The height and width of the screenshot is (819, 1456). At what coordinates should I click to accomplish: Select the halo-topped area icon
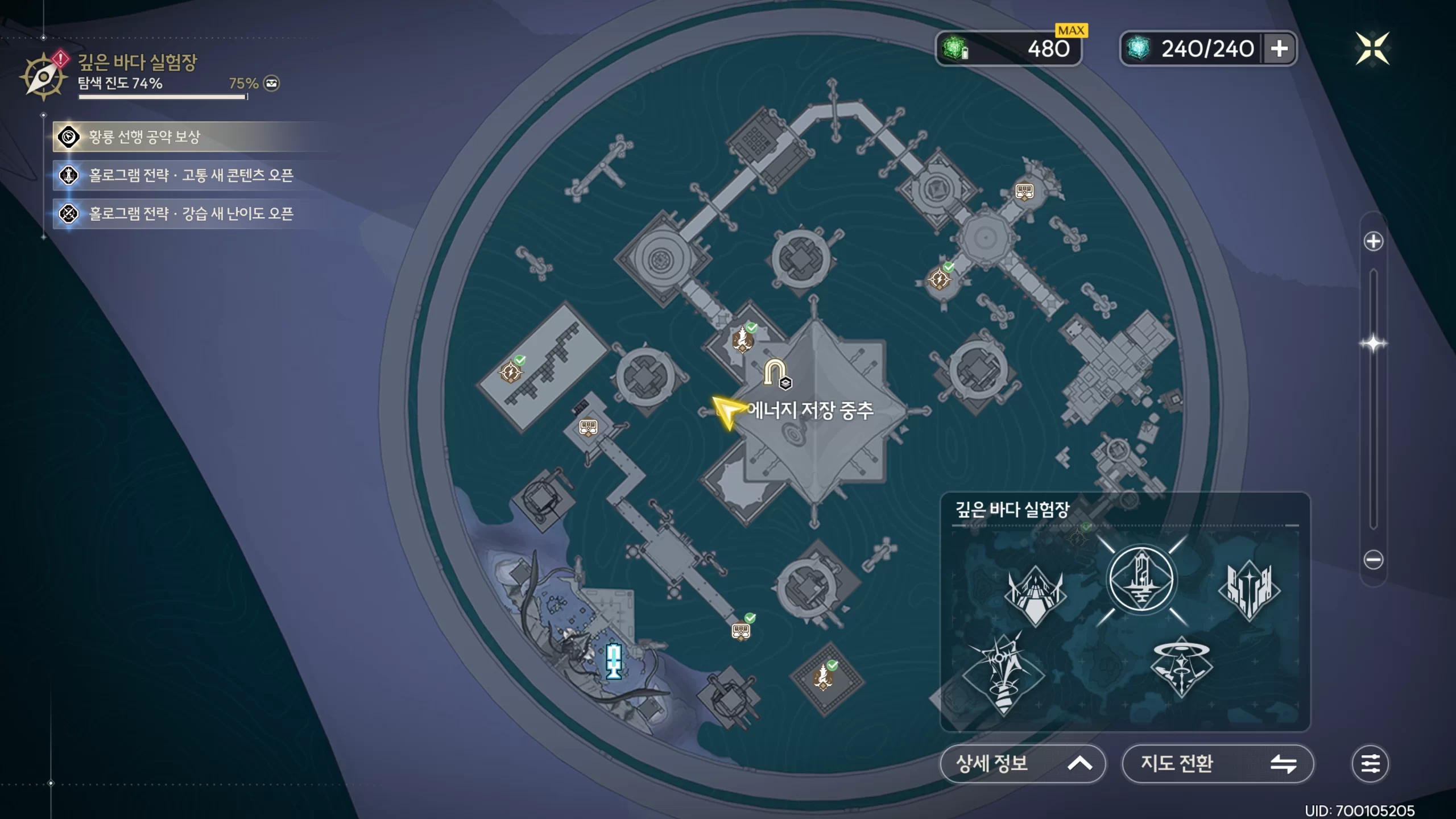tap(1181, 667)
